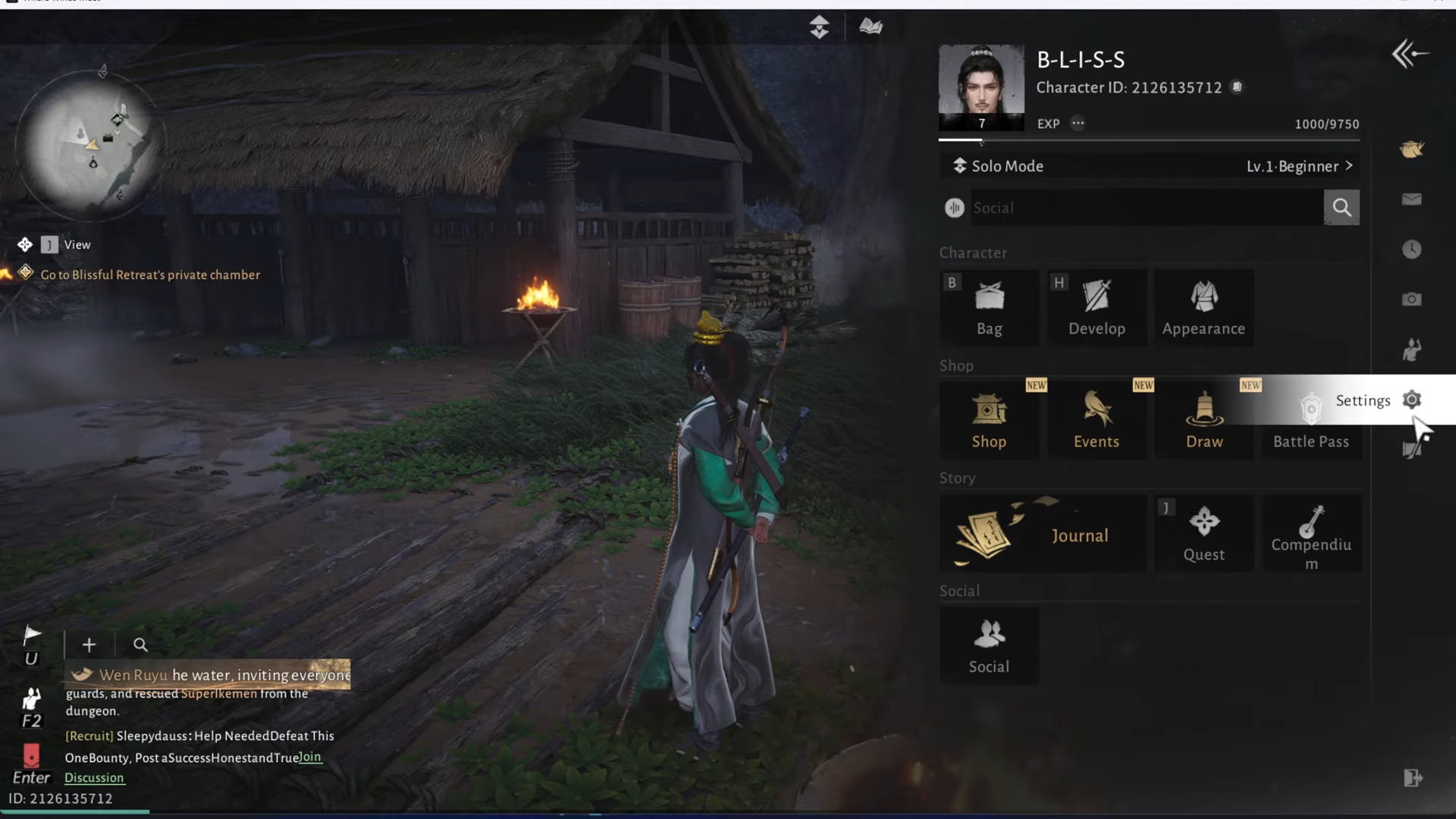This screenshot has height=819, width=1456.
Task: Collapse the menu with the back arrow
Action: pos(1410,54)
